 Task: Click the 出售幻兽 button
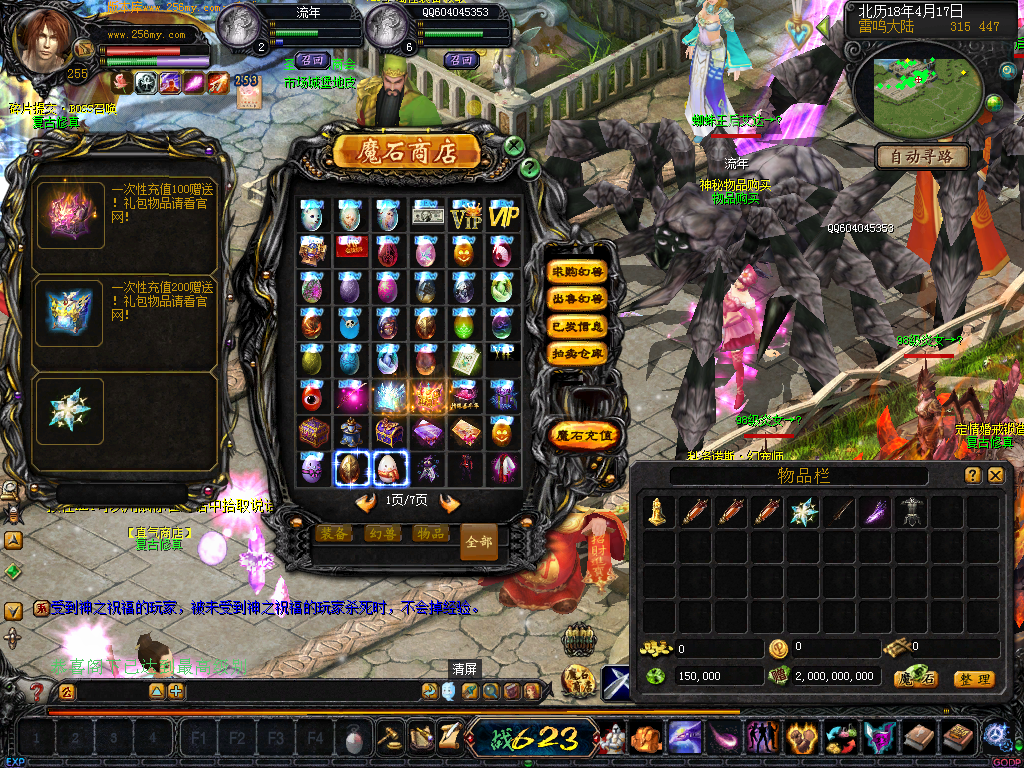pos(577,299)
